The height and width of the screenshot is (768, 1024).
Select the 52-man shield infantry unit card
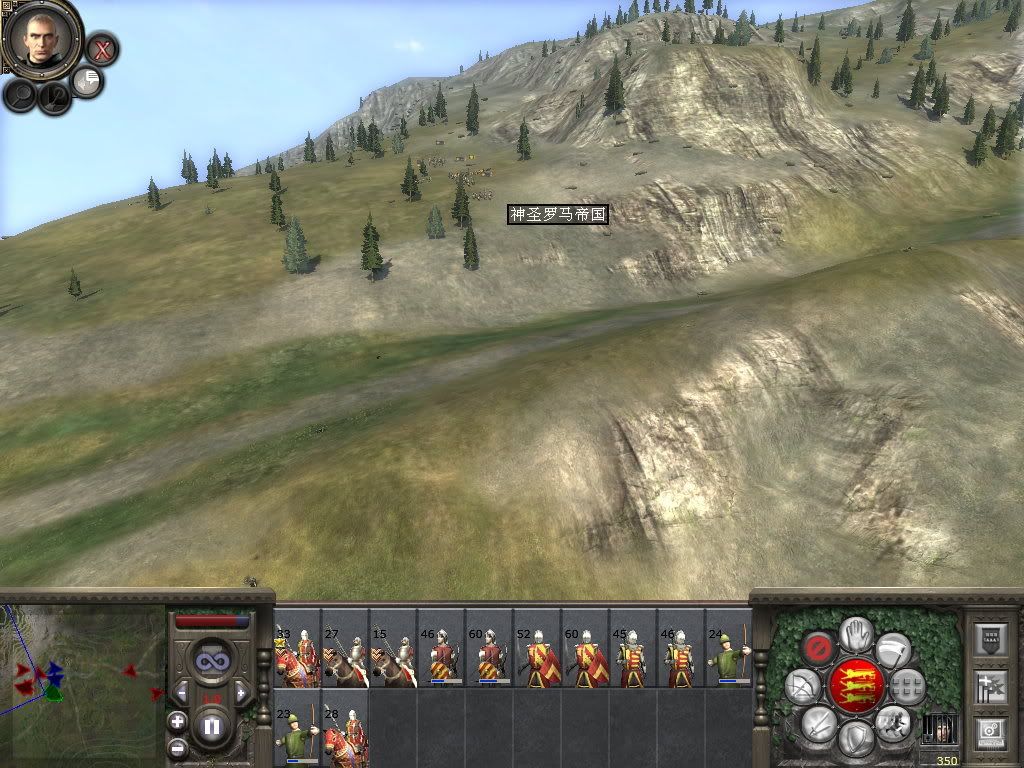tap(537, 648)
